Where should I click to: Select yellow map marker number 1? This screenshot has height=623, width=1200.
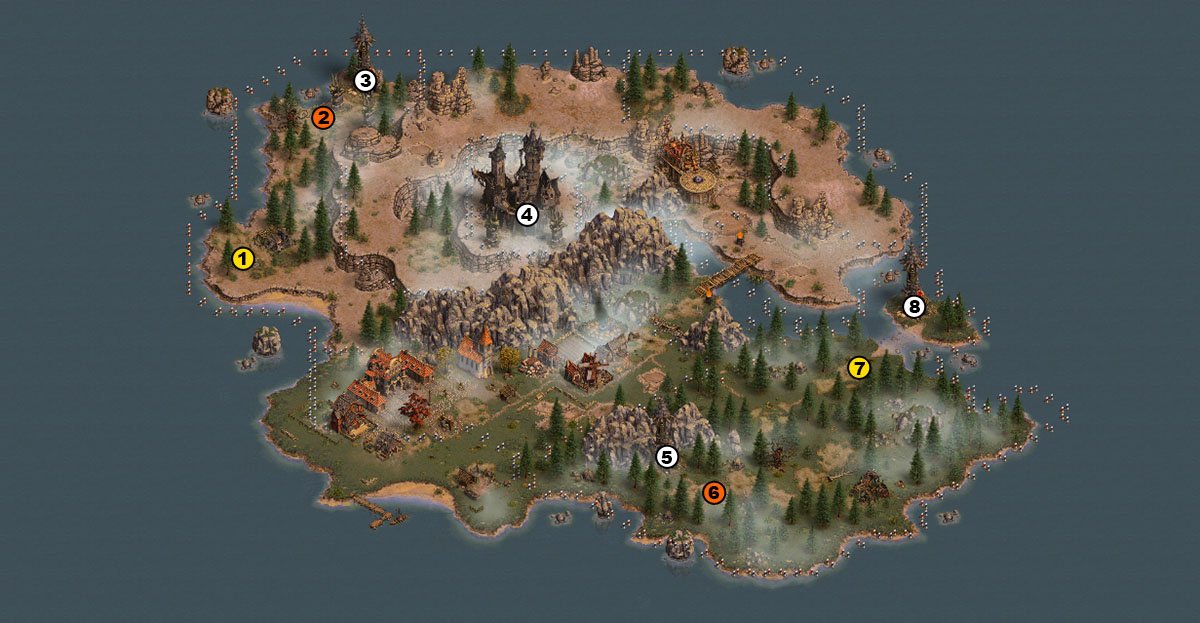(242, 260)
